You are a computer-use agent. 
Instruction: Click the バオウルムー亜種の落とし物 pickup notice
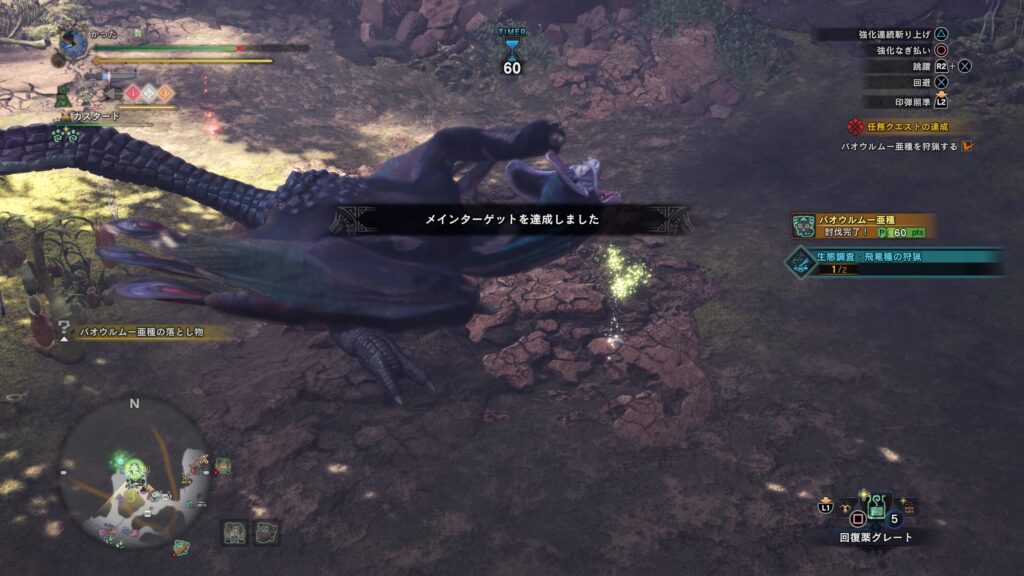click(x=140, y=331)
